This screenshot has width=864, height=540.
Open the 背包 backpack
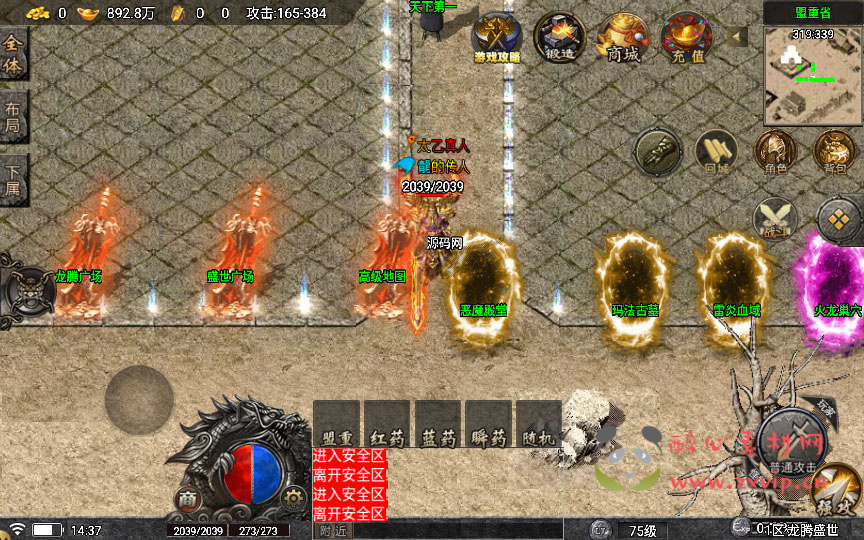click(x=834, y=152)
